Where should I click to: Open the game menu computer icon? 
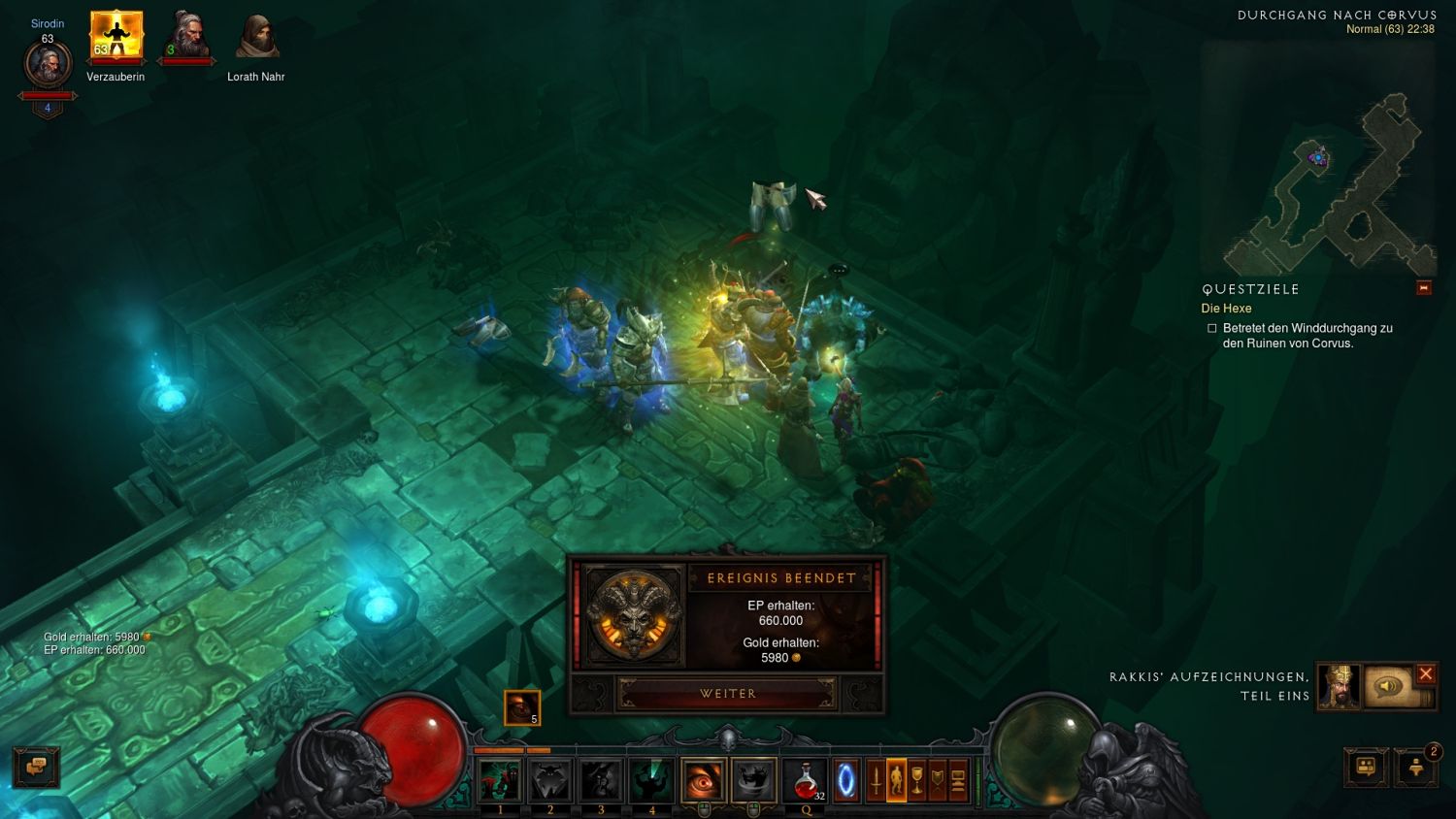pos(958,780)
